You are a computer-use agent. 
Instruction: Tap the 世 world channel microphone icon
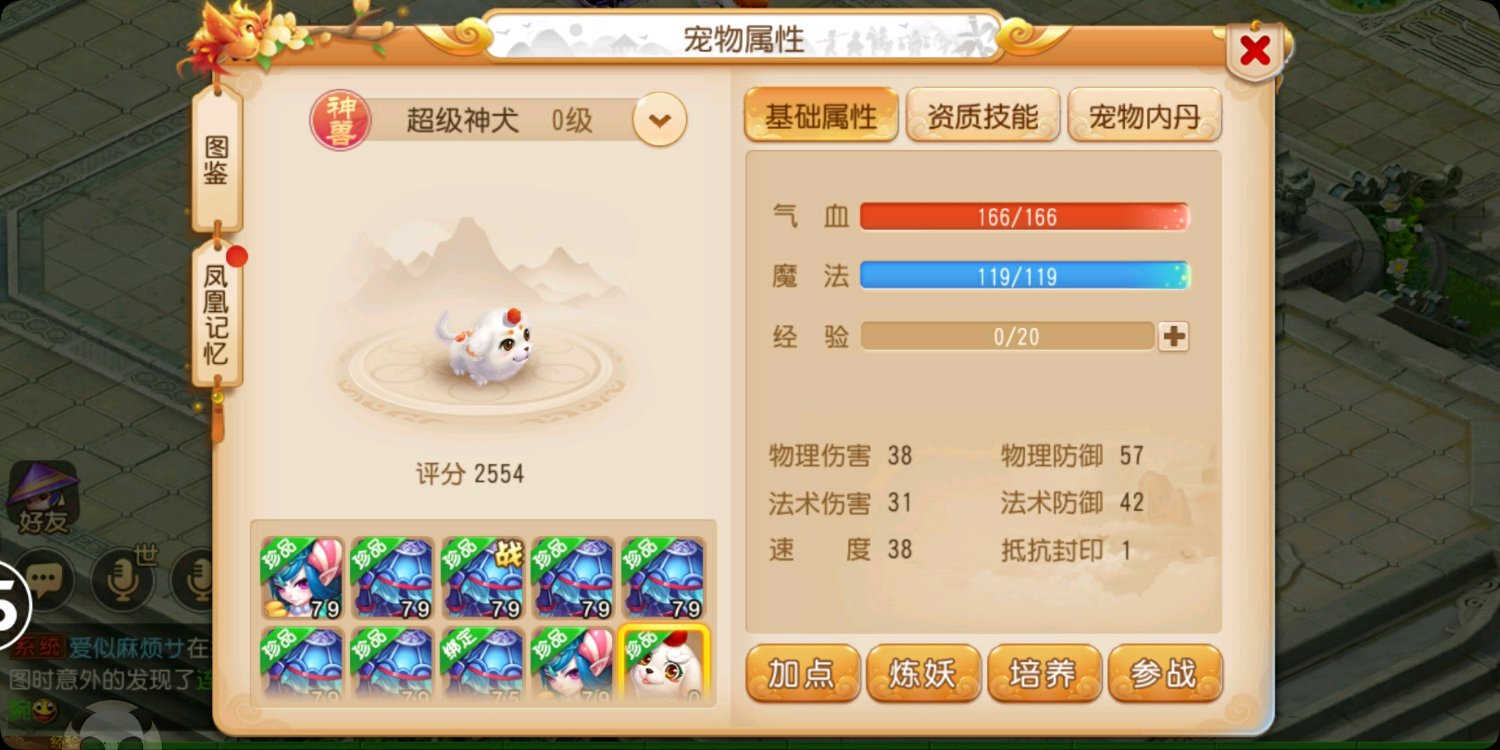[125, 580]
